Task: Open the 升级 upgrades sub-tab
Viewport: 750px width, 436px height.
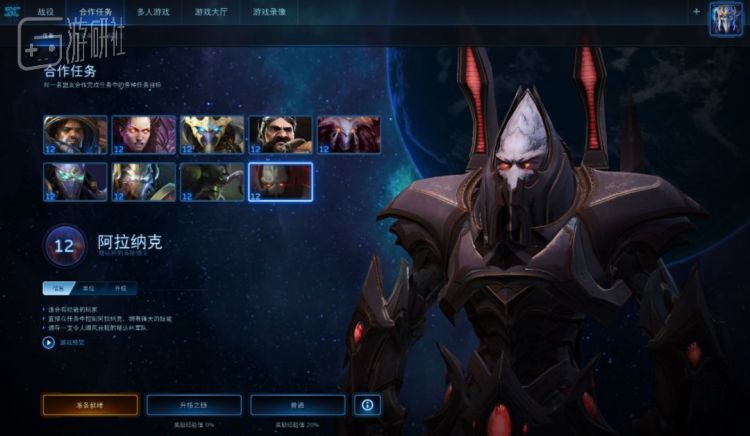Action: [x=122, y=288]
